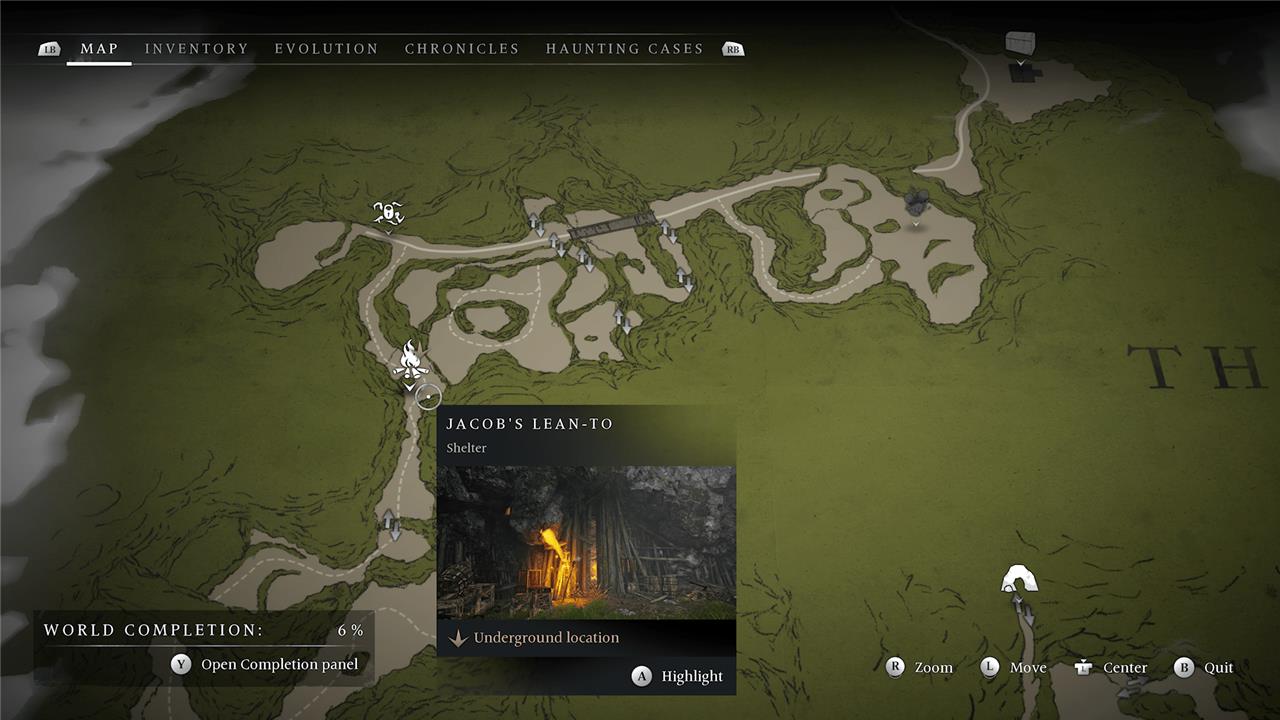Viewport: 1280px width, 720px height.
Task: Click the Jacob's Lean-To shelter thumbnail
Action: point(586,541)
